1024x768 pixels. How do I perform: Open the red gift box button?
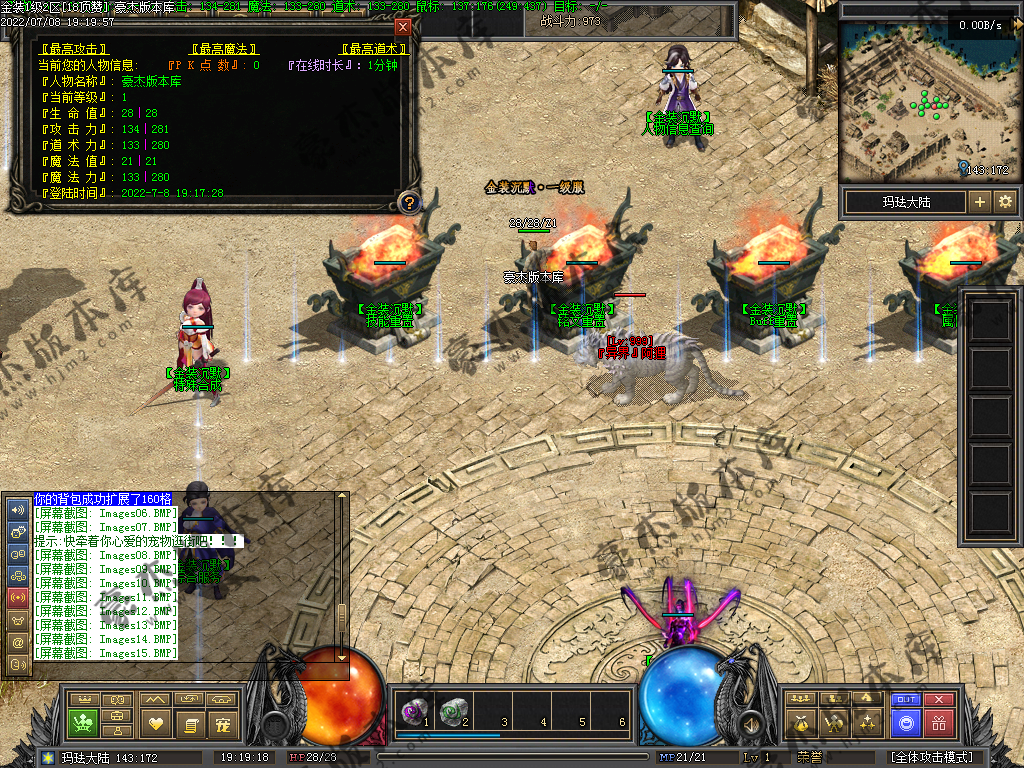click(938, 722)
